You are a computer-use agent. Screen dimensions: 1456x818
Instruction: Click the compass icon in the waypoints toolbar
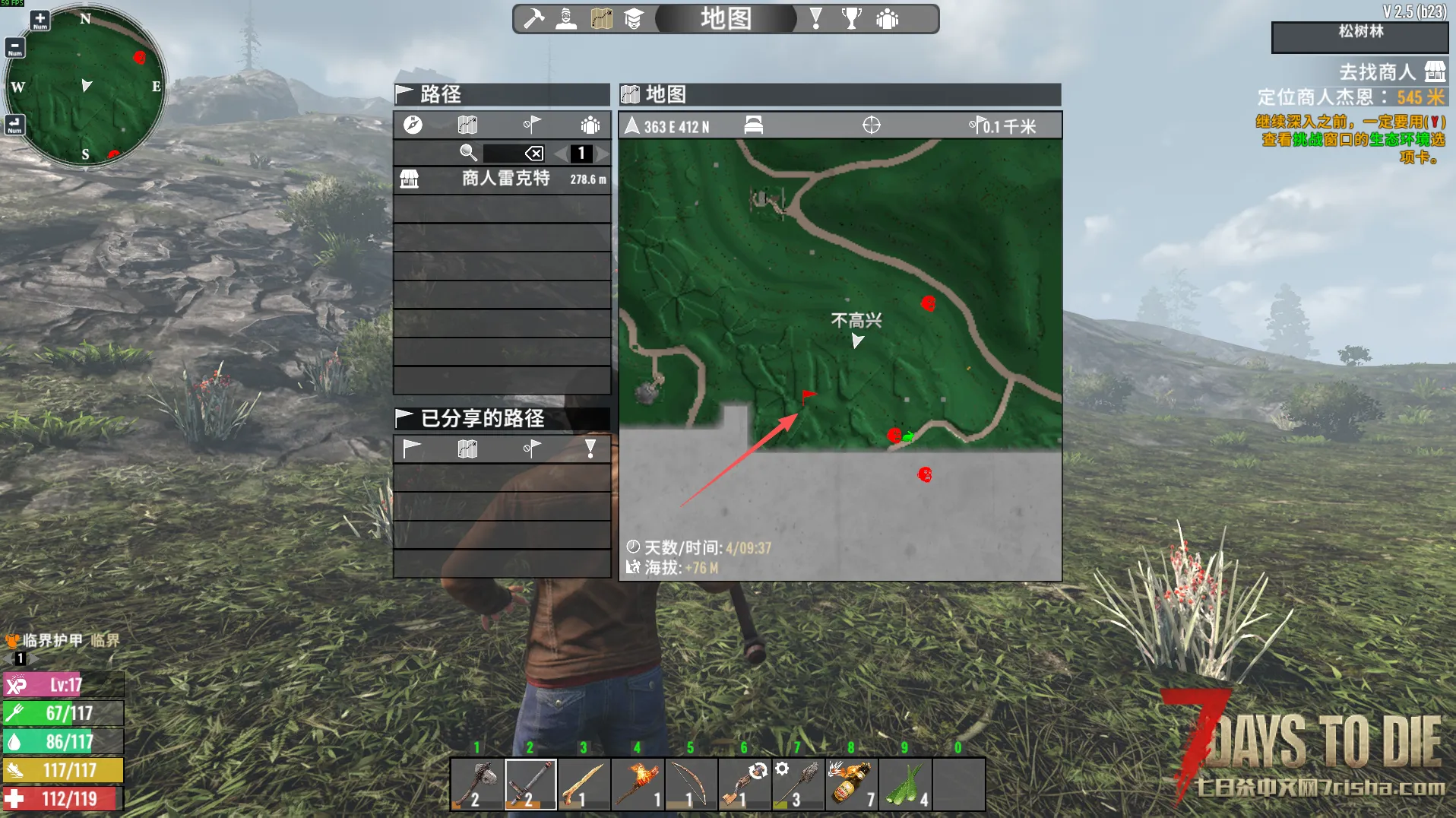click(413, 125)
